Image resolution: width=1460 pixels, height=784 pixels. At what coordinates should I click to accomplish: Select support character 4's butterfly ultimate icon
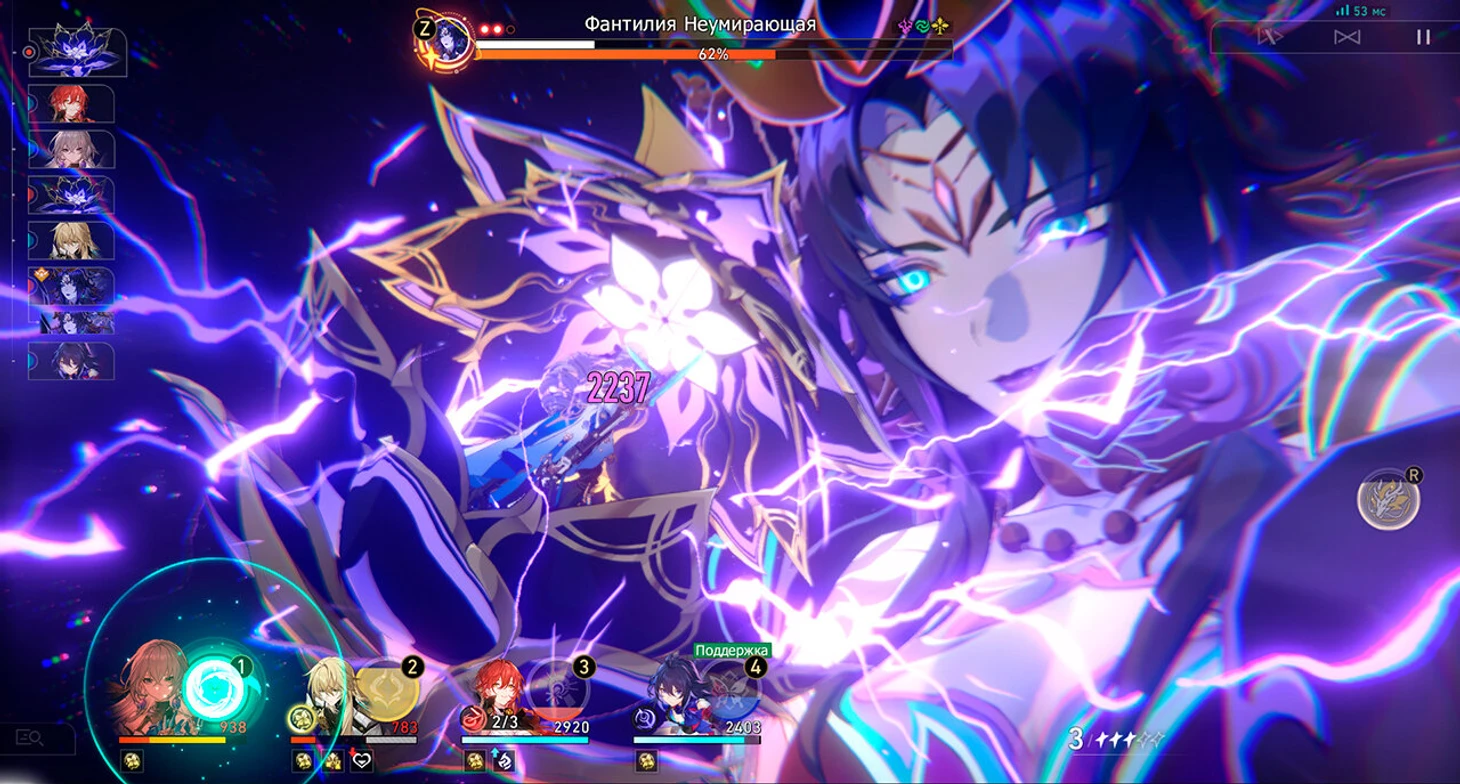click(729, 689)
